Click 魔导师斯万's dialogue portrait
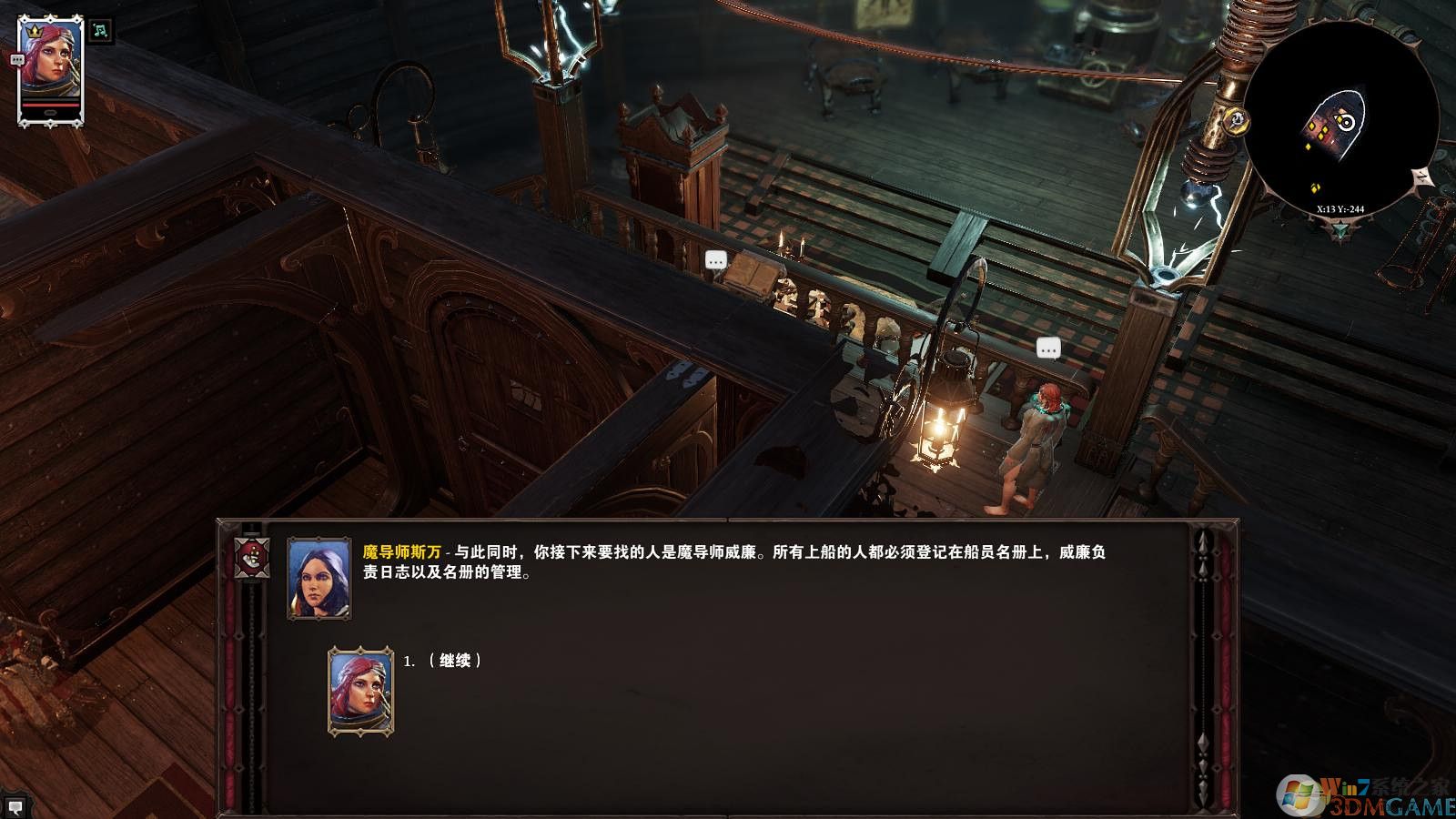This screenshot has width=1456, height=819. click(318, 580)
